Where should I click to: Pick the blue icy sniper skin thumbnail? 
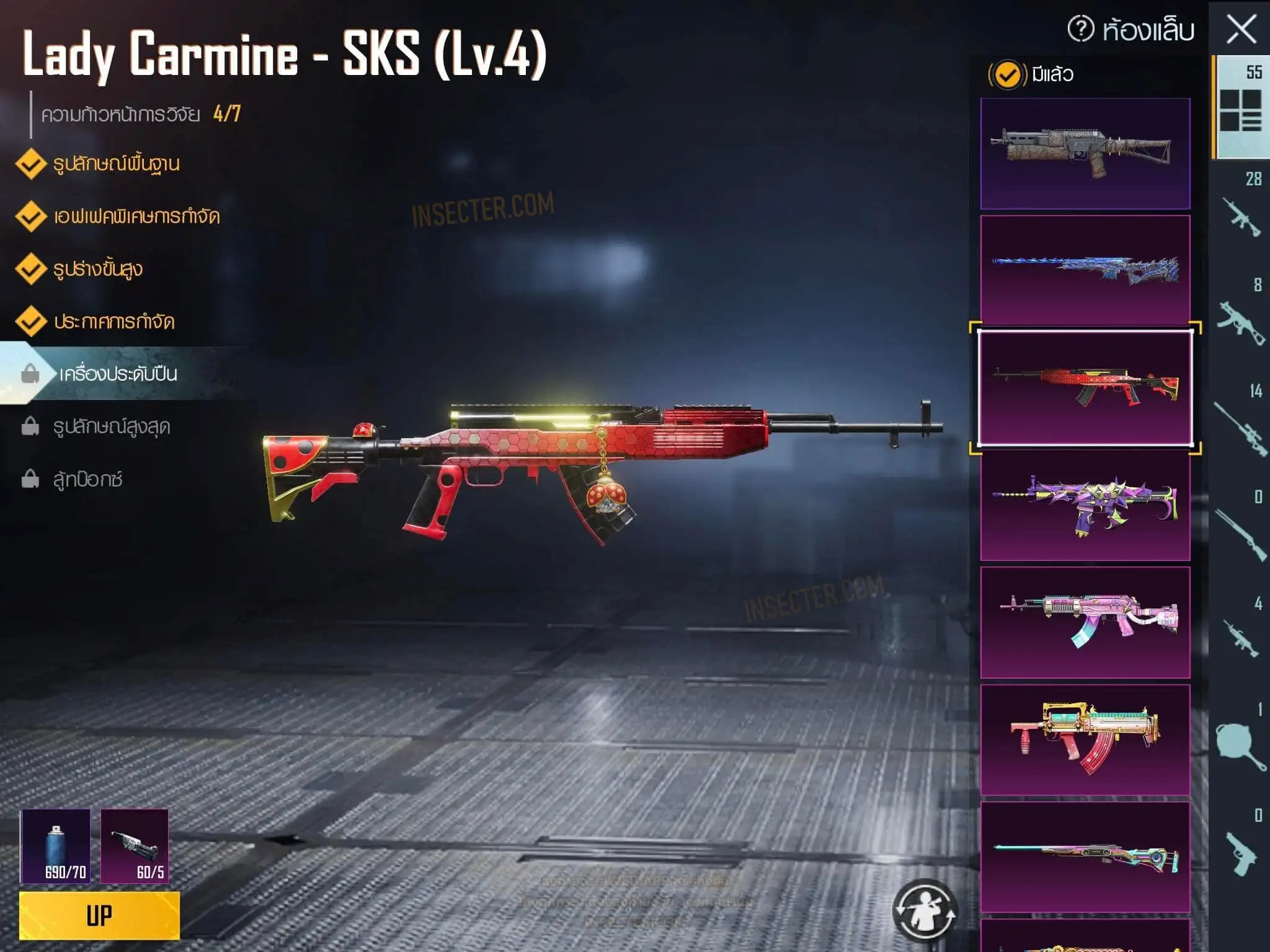(x=1085, y=270)
